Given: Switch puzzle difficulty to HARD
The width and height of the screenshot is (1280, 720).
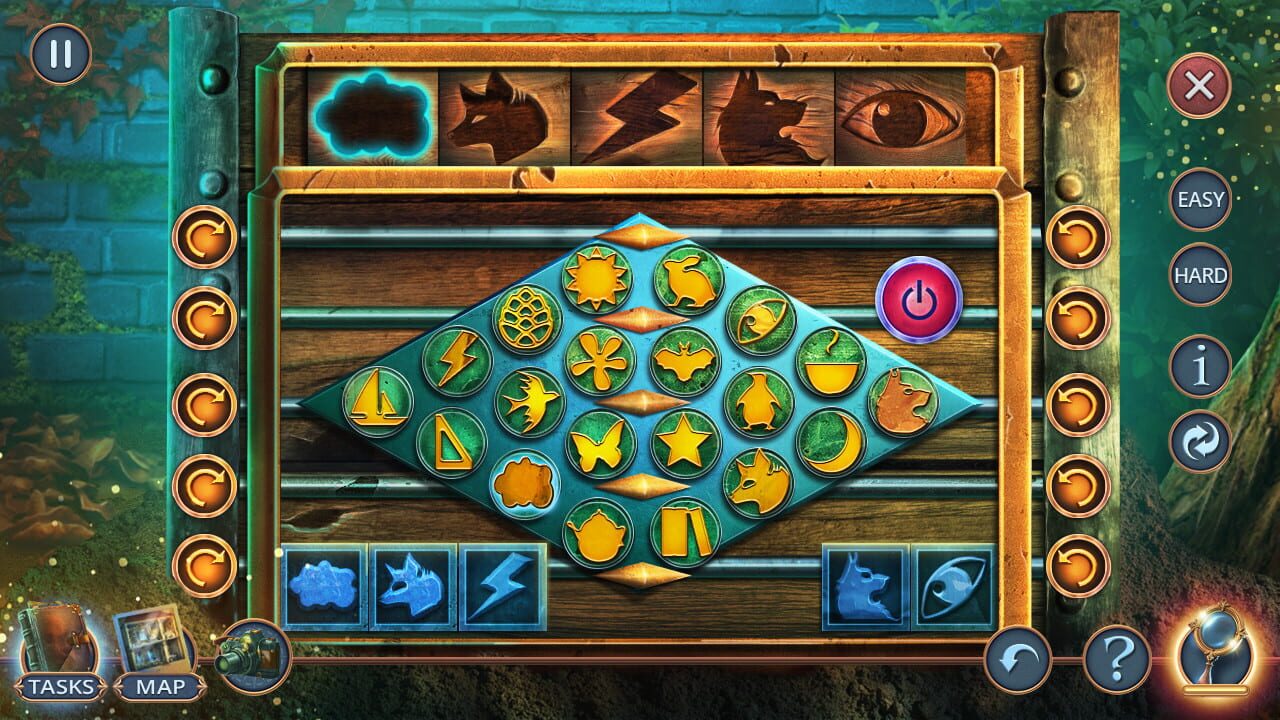Looking at the screenshot, I should coord(1199,272).
